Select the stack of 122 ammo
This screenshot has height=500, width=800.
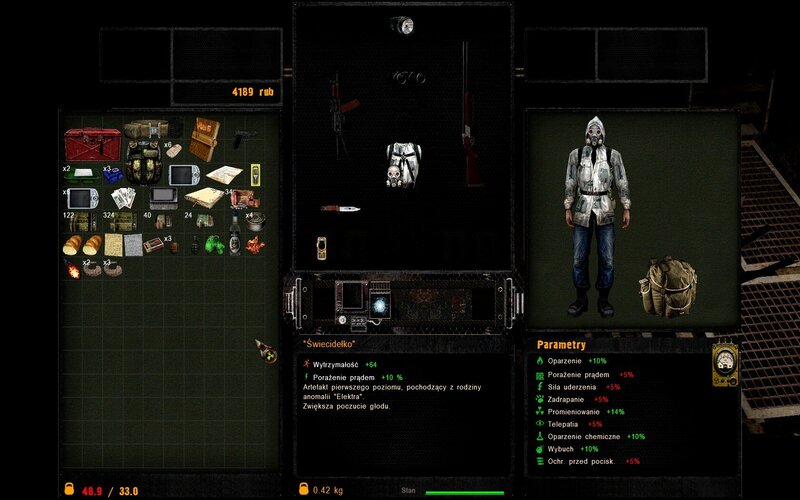pyautogui.click(x=78, y=221)
